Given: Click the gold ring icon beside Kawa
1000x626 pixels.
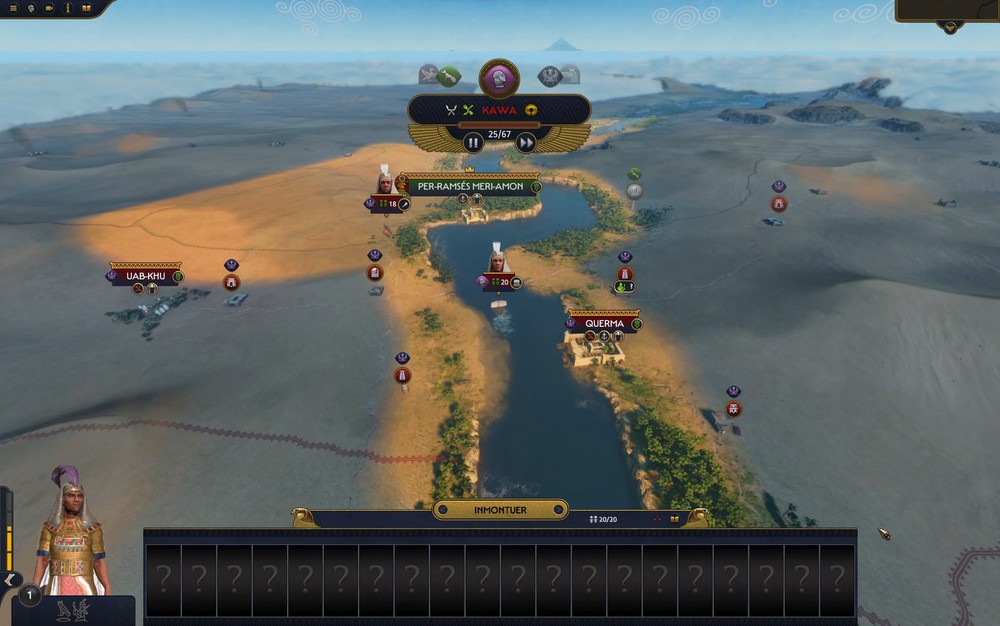Looking at the screenshot, I should pyautogui.click(x=531, y=110).
